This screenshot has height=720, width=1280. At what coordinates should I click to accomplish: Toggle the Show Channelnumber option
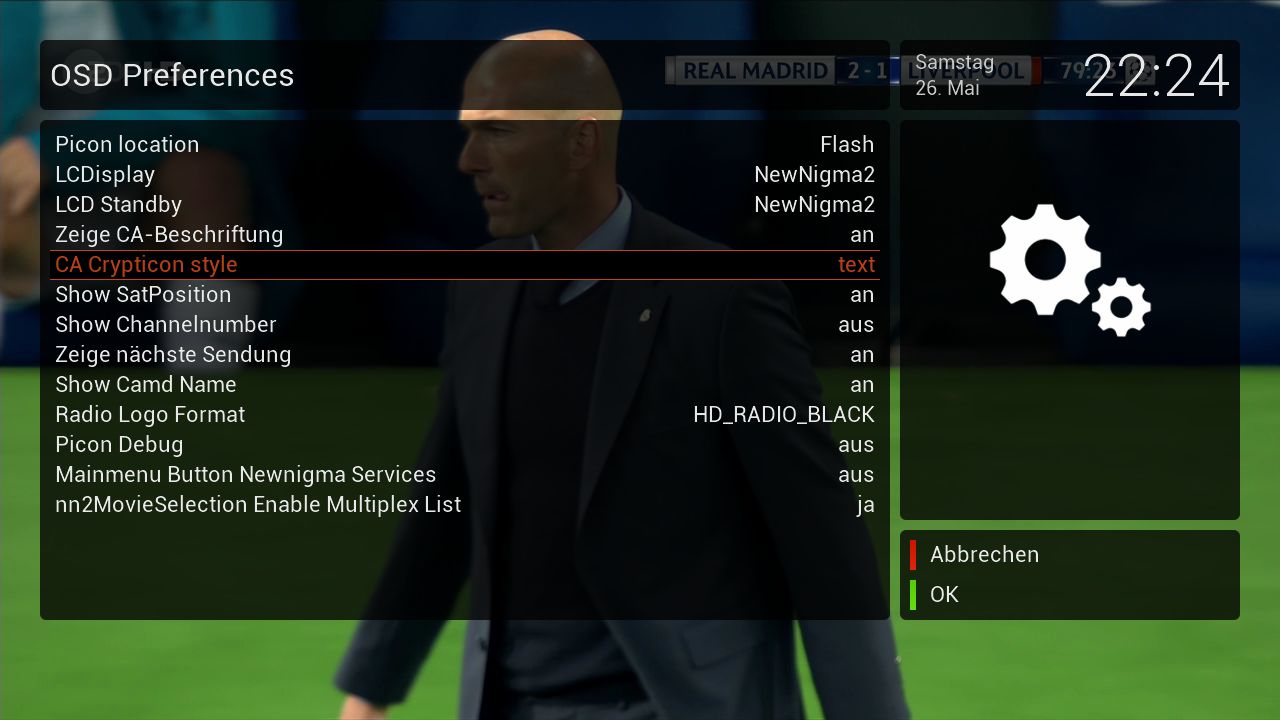pos(464,325)
